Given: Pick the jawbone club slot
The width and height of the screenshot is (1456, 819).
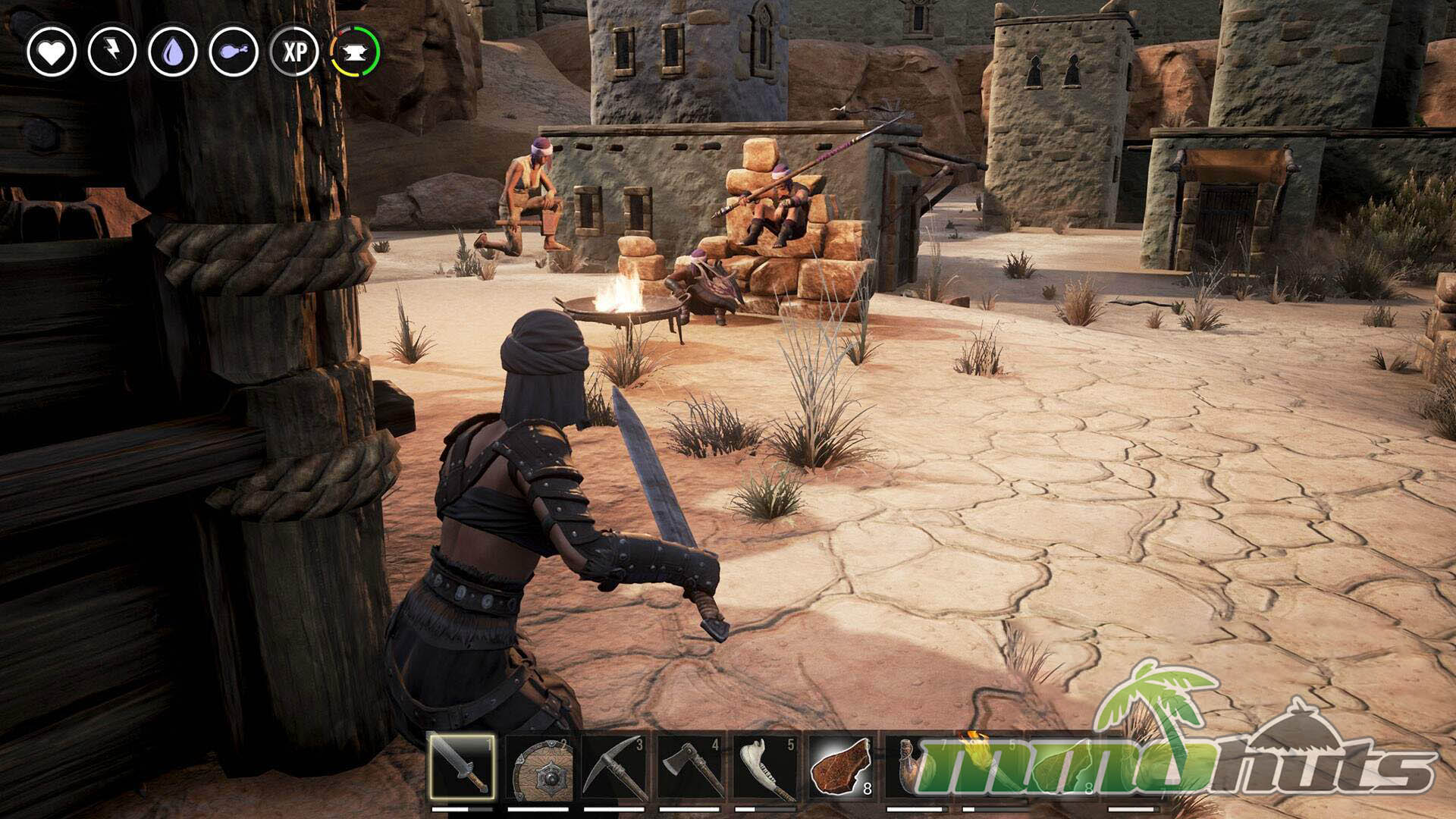Looking at the screenshot, I should click(x=766, y=767).
